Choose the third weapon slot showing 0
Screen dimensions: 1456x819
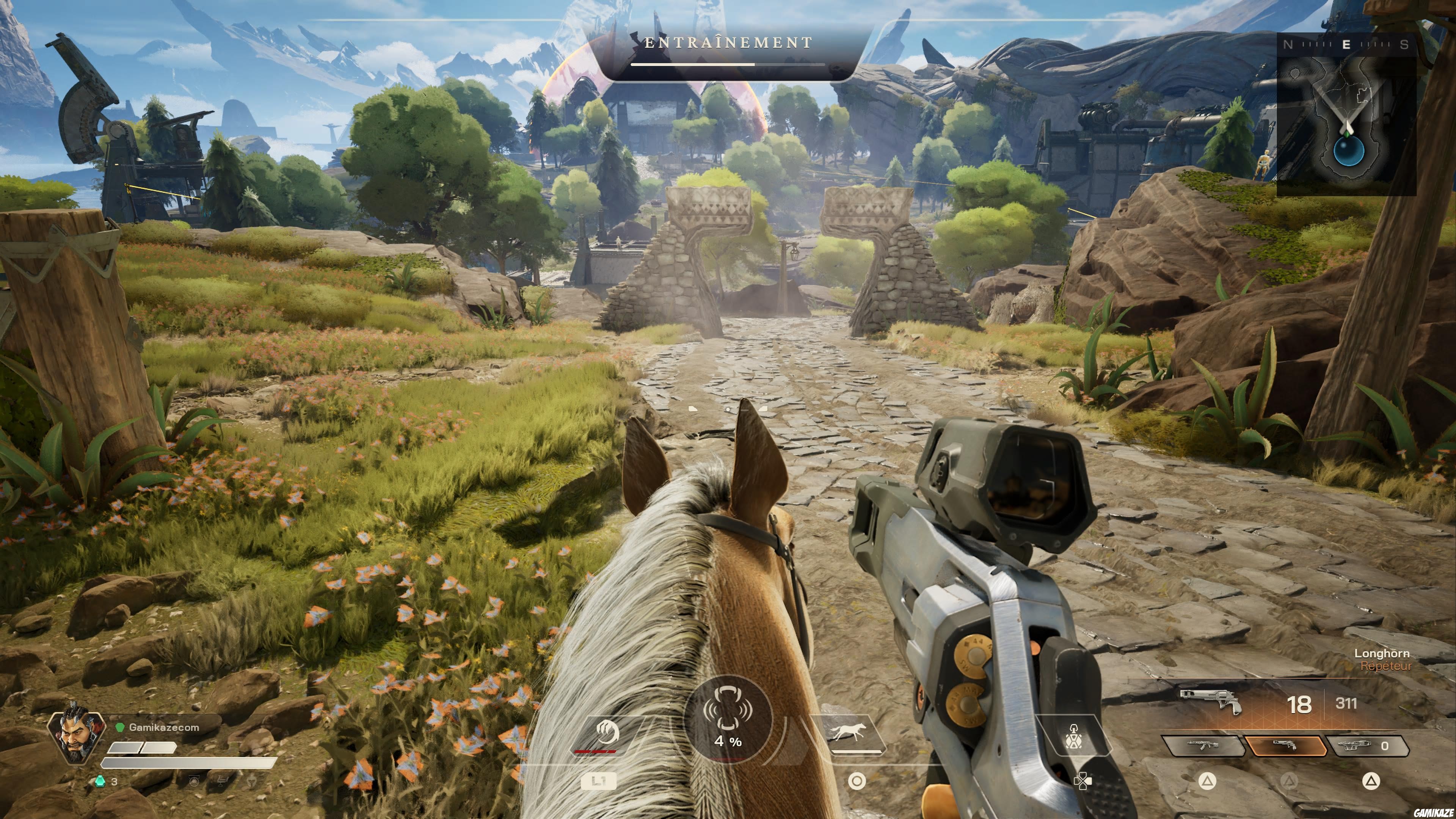pos(1367,745)
